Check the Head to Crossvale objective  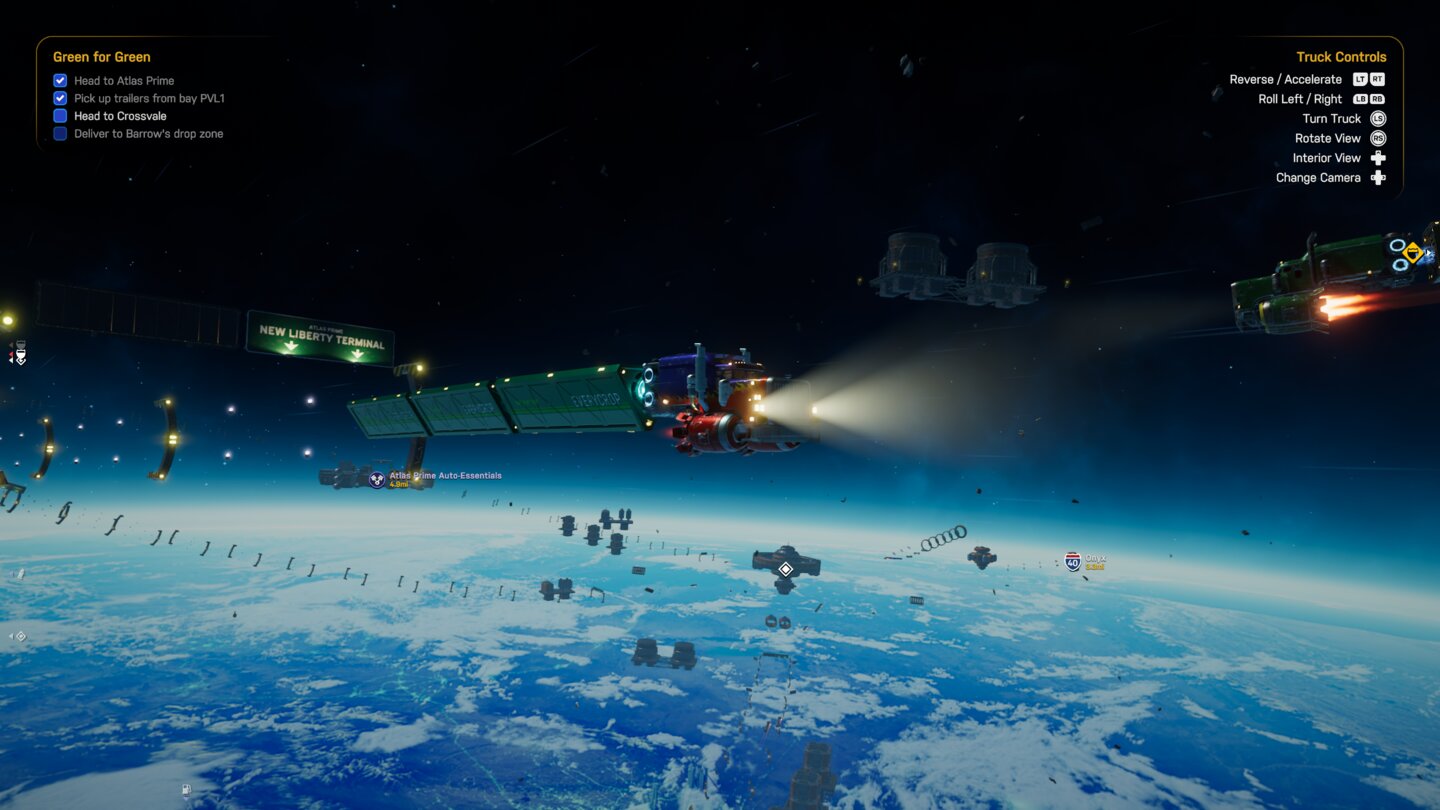(x=60, y=115)
